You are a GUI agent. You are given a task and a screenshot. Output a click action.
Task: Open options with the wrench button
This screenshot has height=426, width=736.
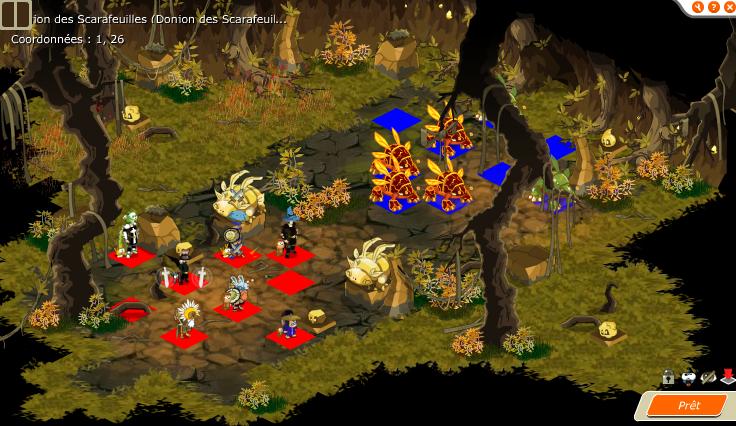tap(698, 7)
